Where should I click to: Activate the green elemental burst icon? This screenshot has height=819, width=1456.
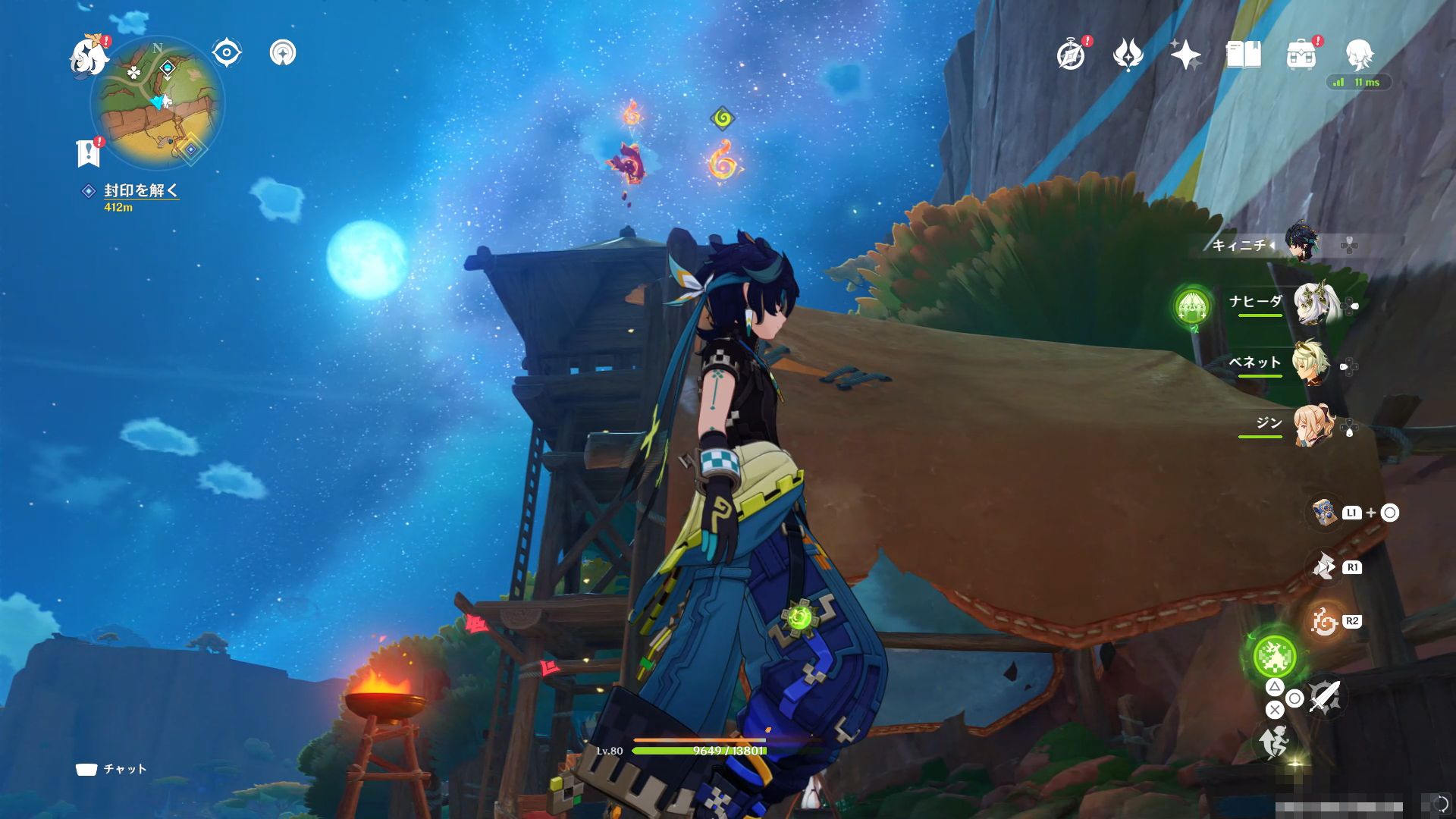click(x=1274, y=656)
